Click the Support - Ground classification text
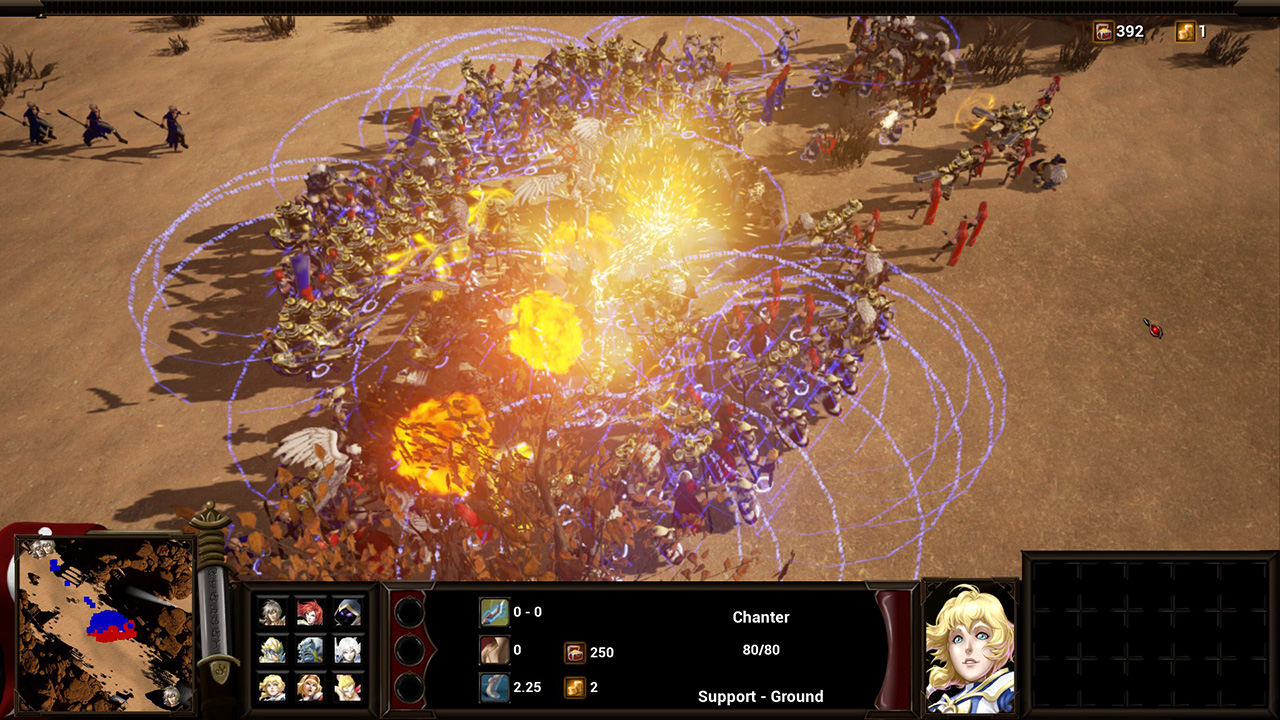Screen dimensions: 1280x720 pos(761,696)
